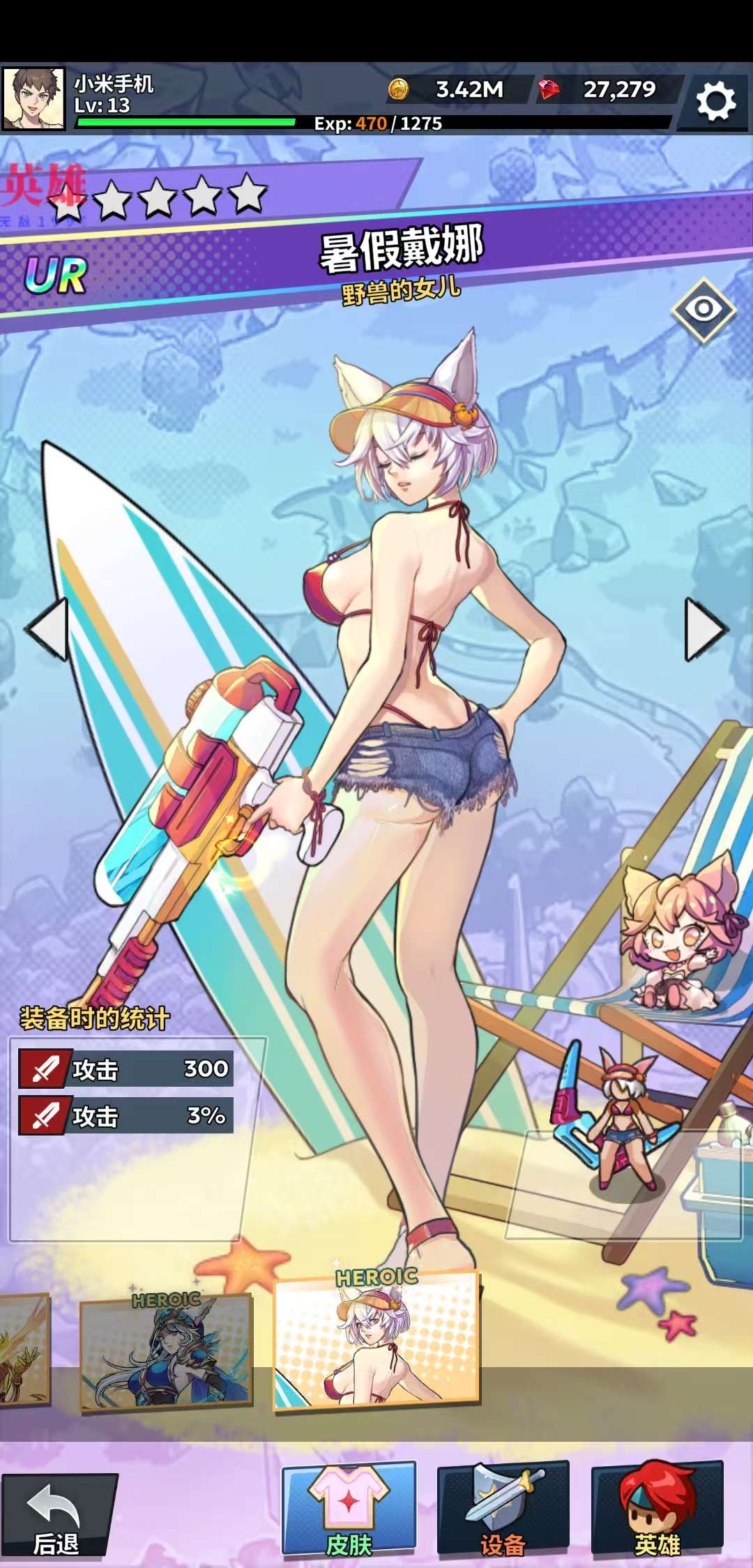Go to next hero with right arrow
753x1568 pixels.
click(706, 628)
